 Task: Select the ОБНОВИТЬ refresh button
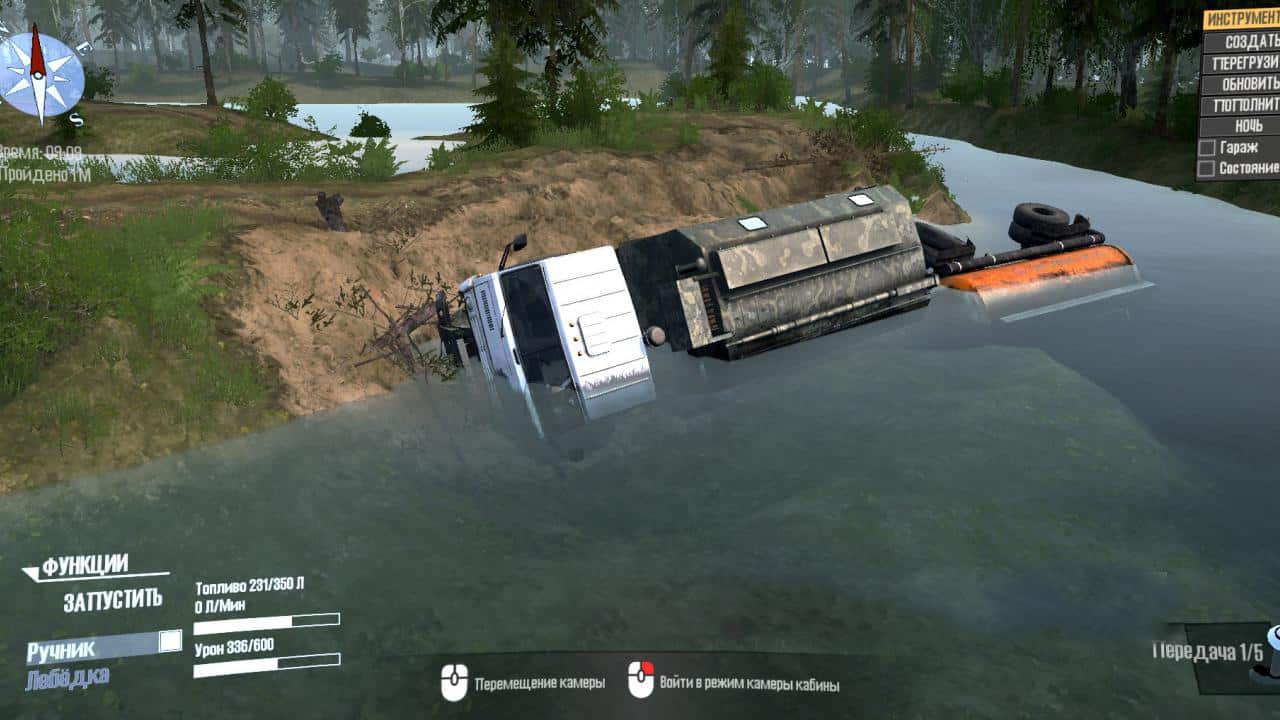(1240, 83)
